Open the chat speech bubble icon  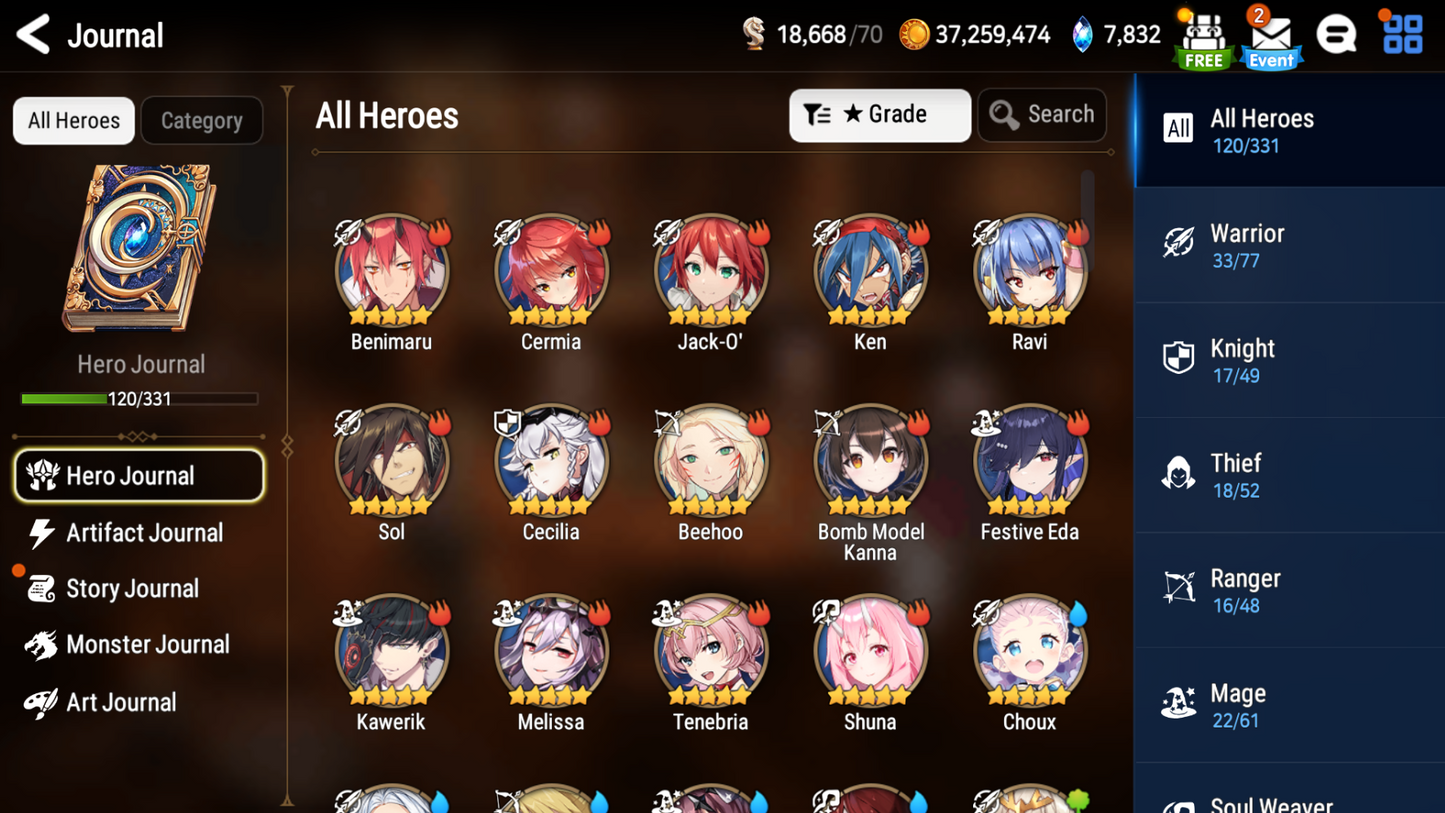pos(1337,33)
